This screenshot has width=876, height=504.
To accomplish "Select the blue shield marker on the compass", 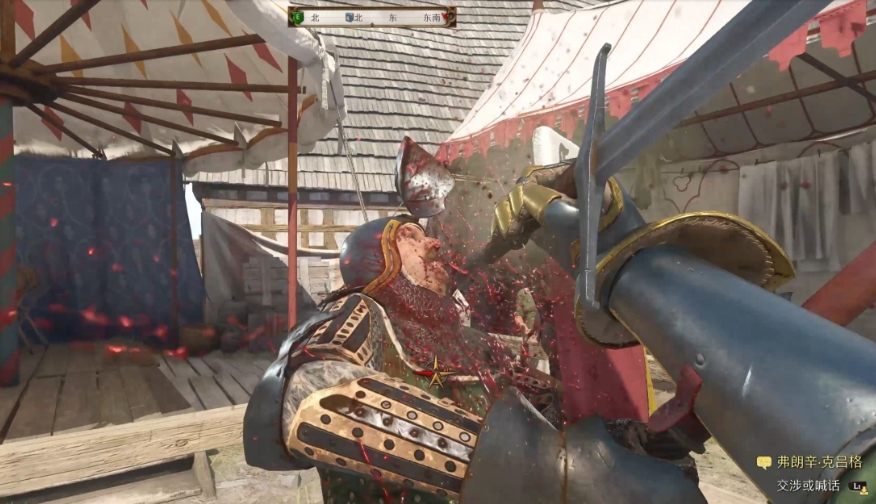I will click(348, 17).
